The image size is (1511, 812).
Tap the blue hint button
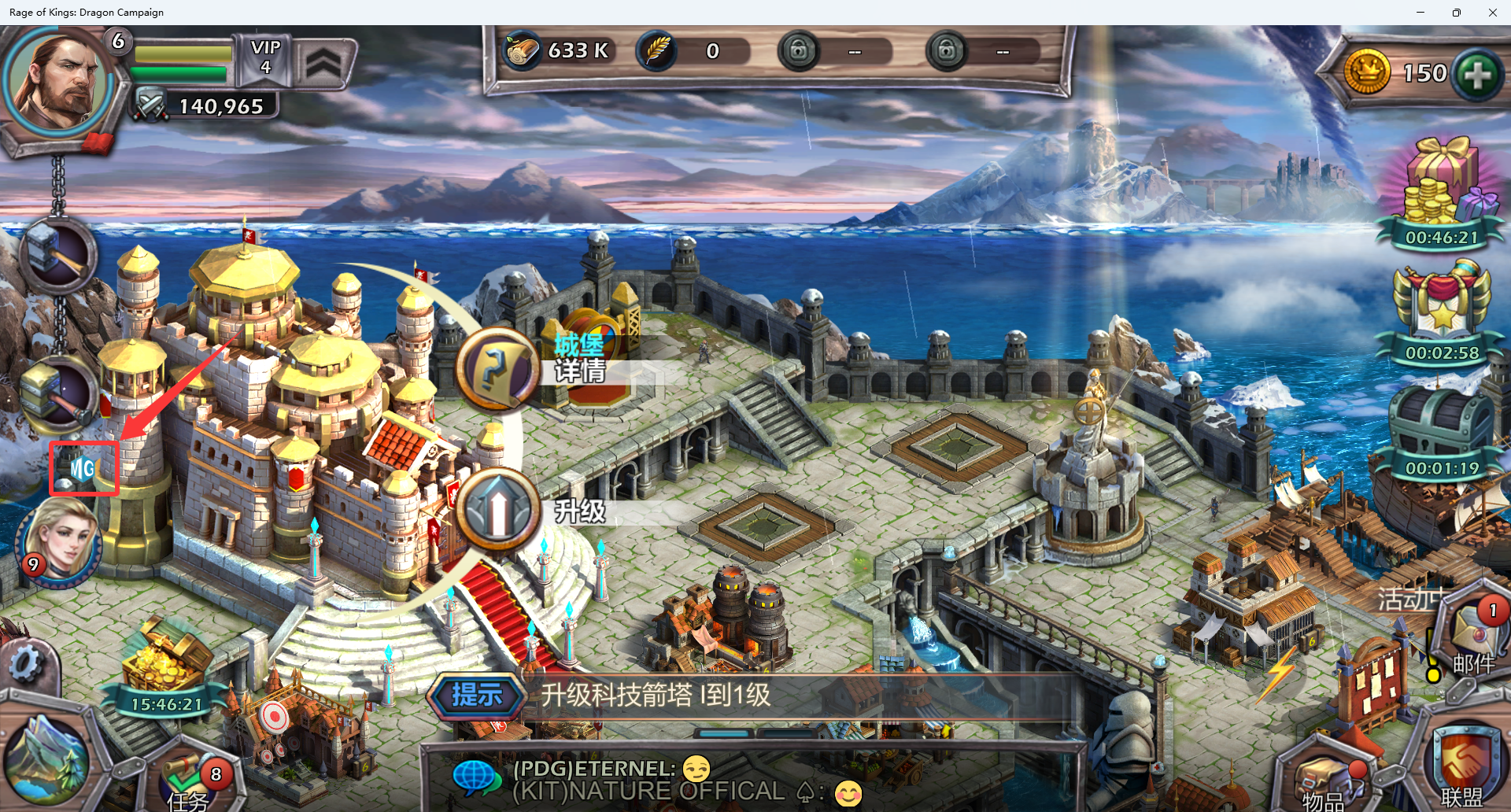pyautogui.click(x=476, y=696)
